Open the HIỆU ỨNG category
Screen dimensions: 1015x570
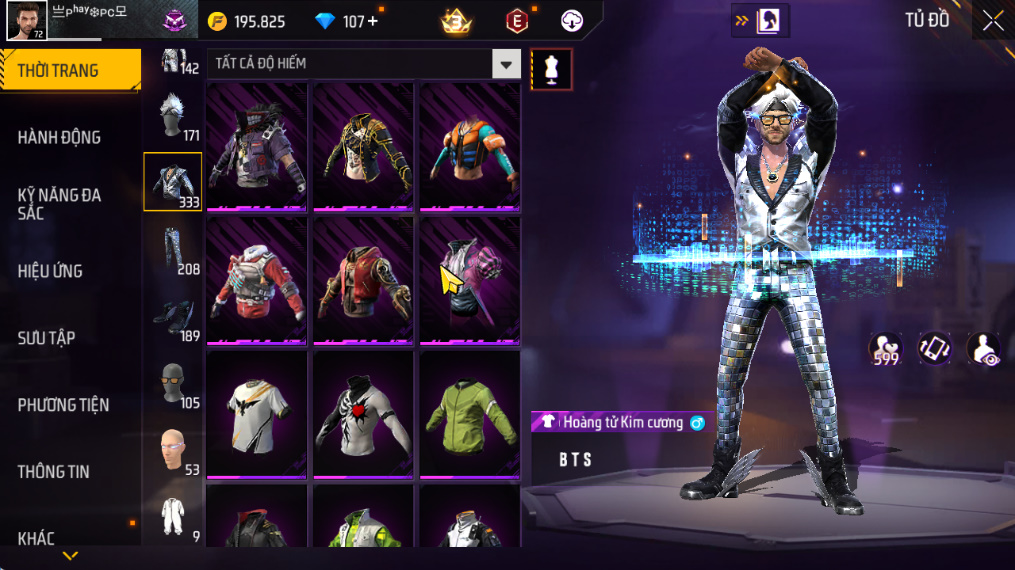click(x=51, y=271)
